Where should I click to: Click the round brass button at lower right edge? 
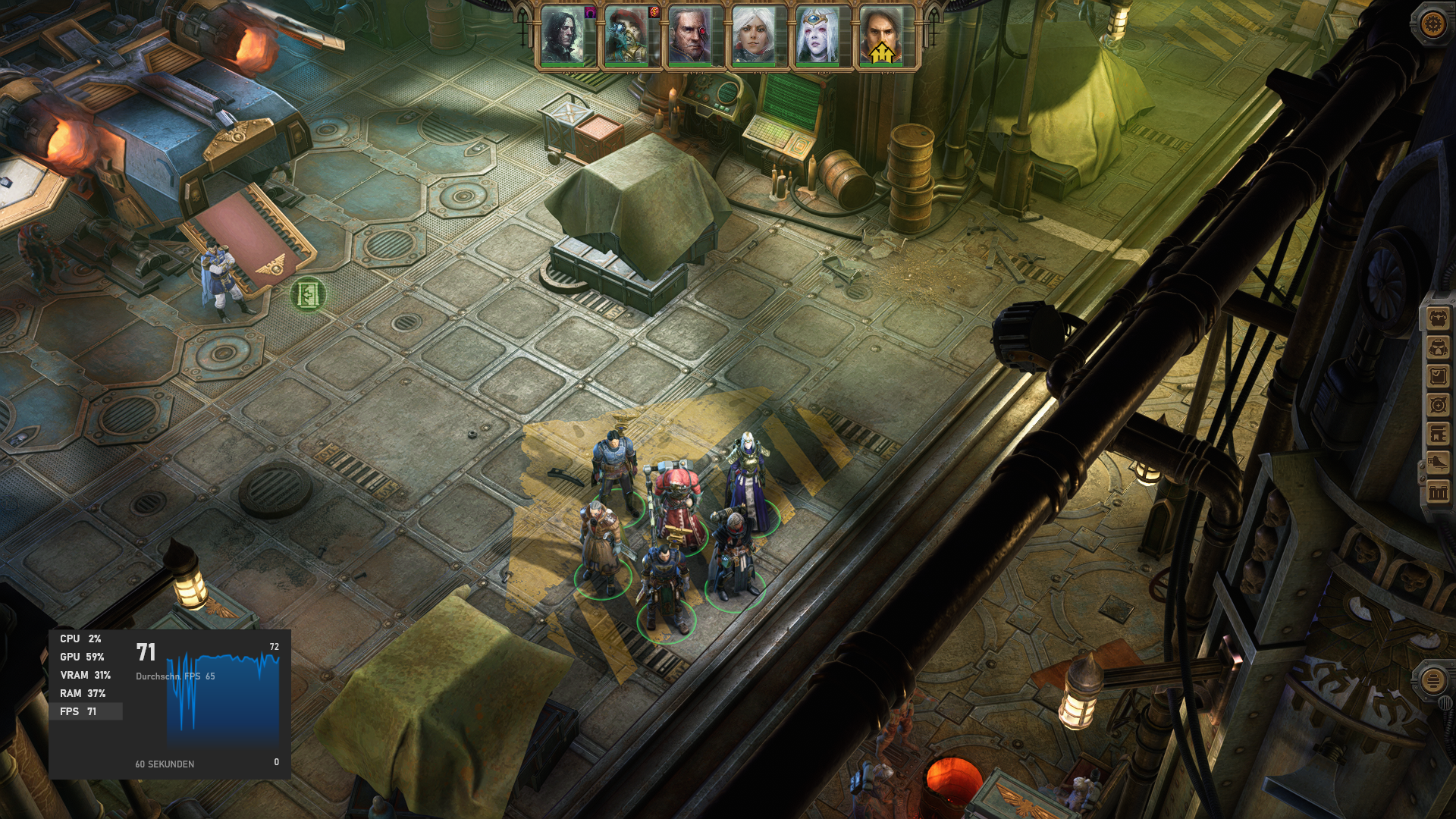[1432, 680]
